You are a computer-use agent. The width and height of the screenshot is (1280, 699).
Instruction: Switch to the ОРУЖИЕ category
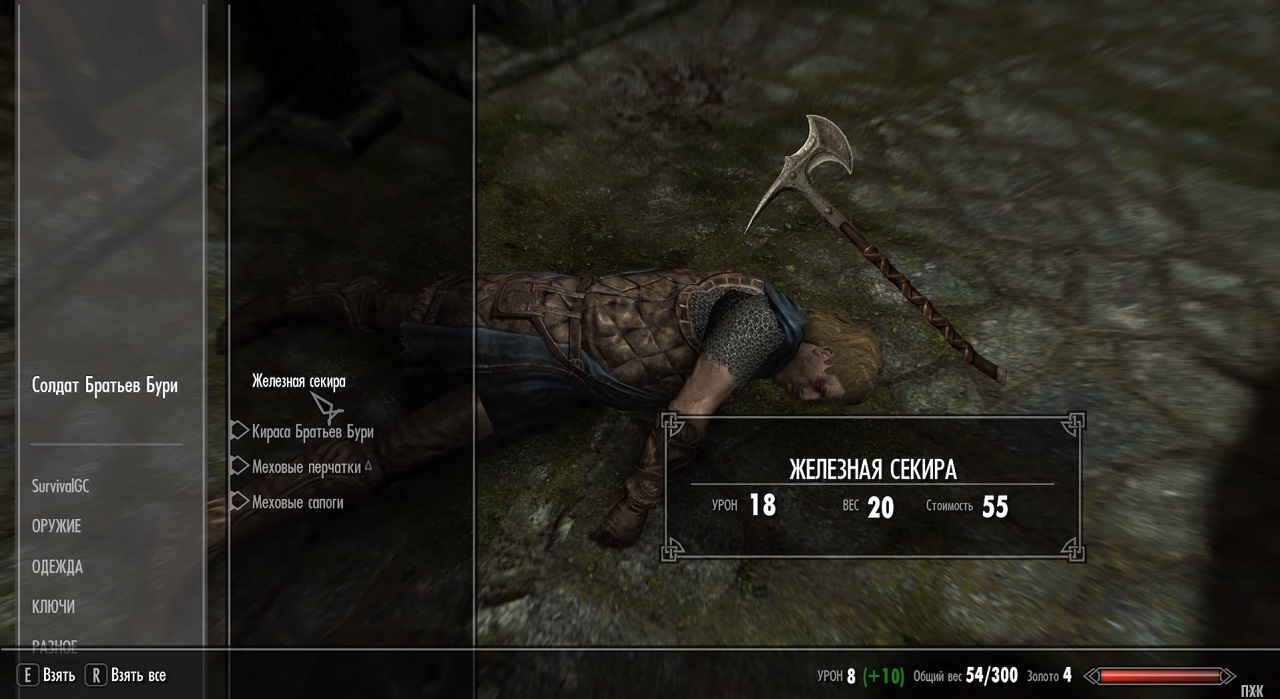[x=57, y=526]
